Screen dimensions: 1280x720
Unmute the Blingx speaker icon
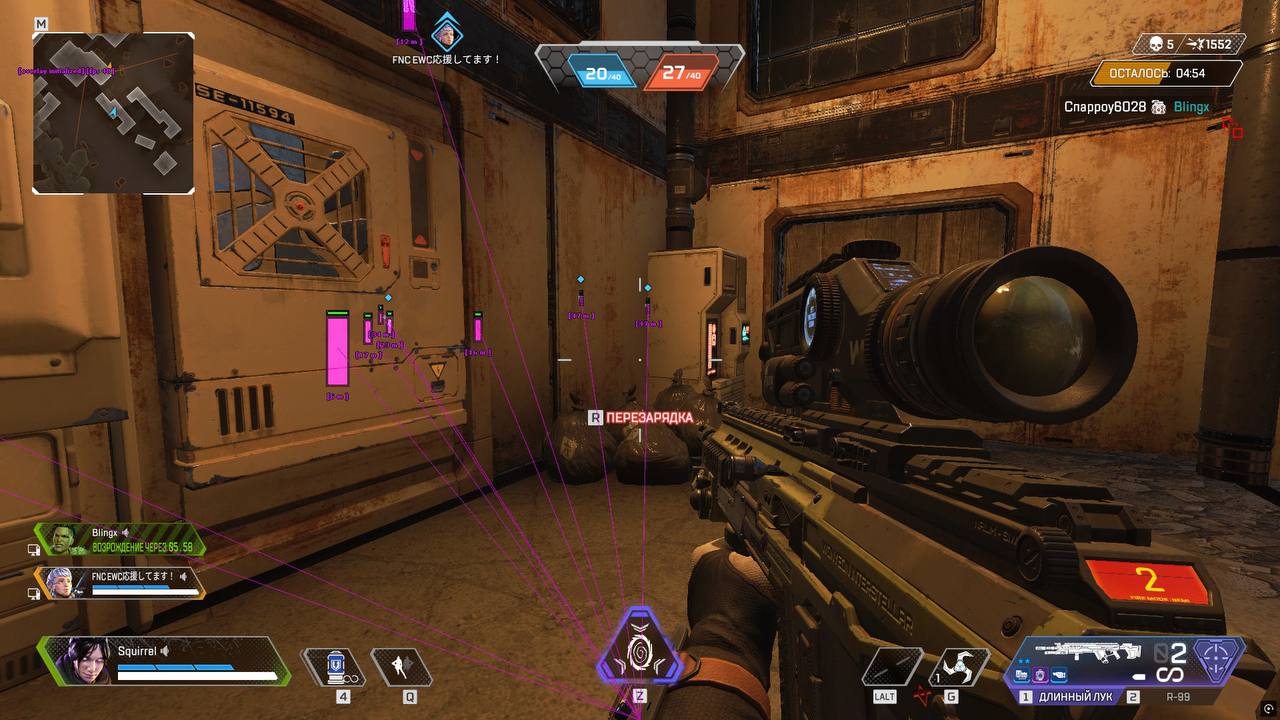(x=125, y=532)
